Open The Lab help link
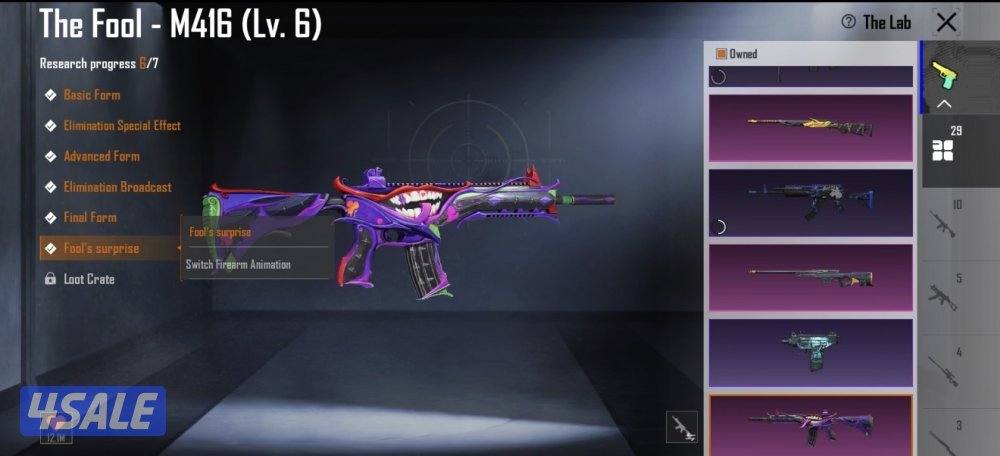 click(x=876, y=22)
